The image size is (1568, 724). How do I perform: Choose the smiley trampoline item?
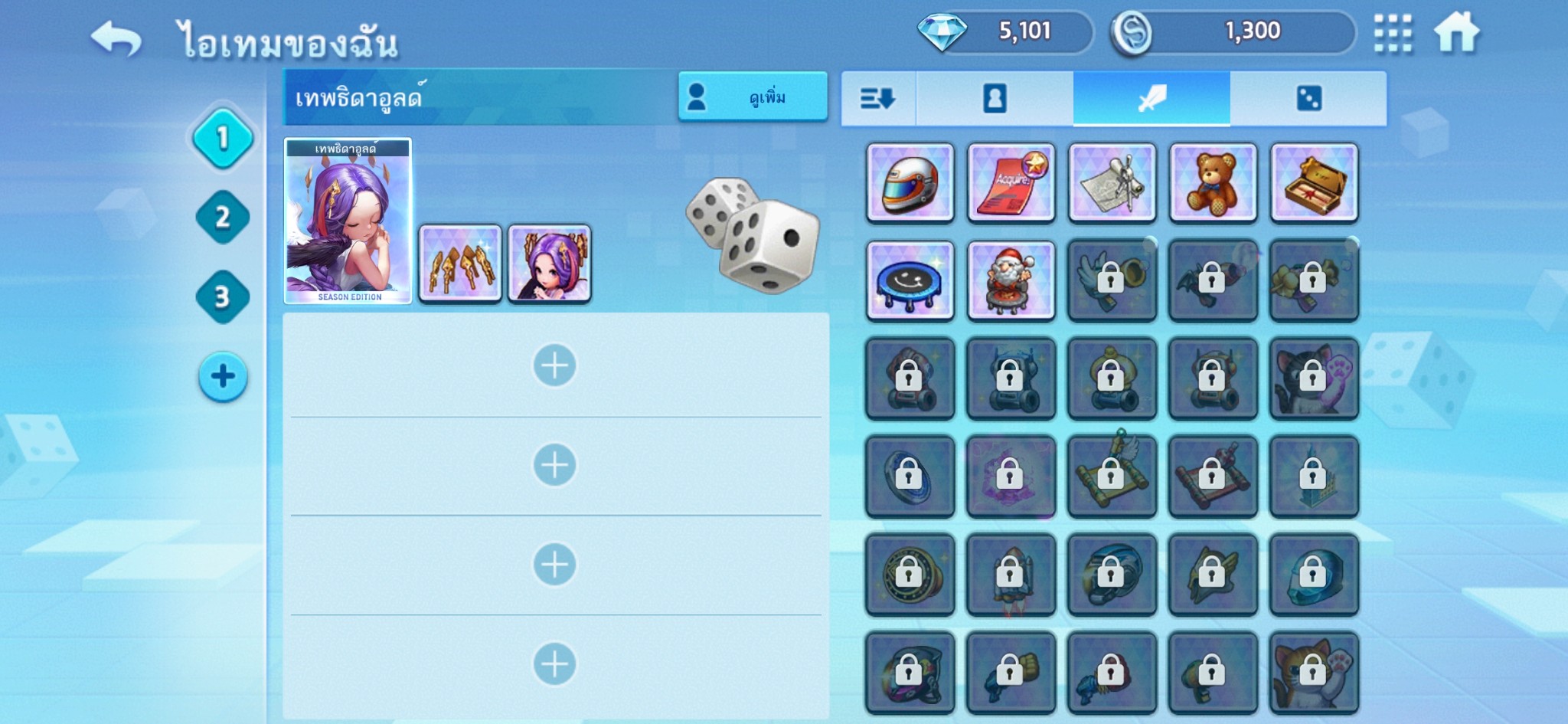pyautogui.click(x=910, y=280)
